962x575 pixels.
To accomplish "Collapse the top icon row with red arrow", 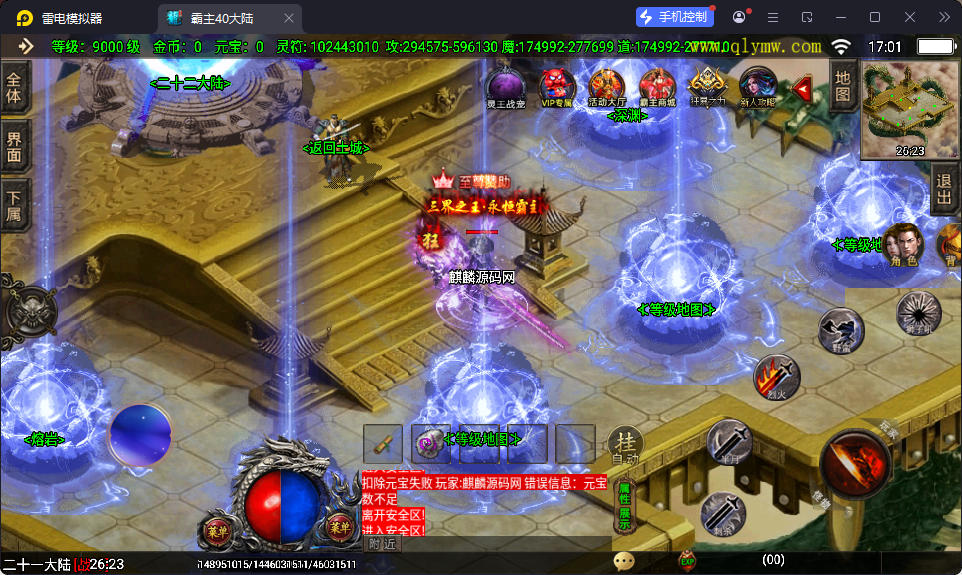I will pos(802,89).
